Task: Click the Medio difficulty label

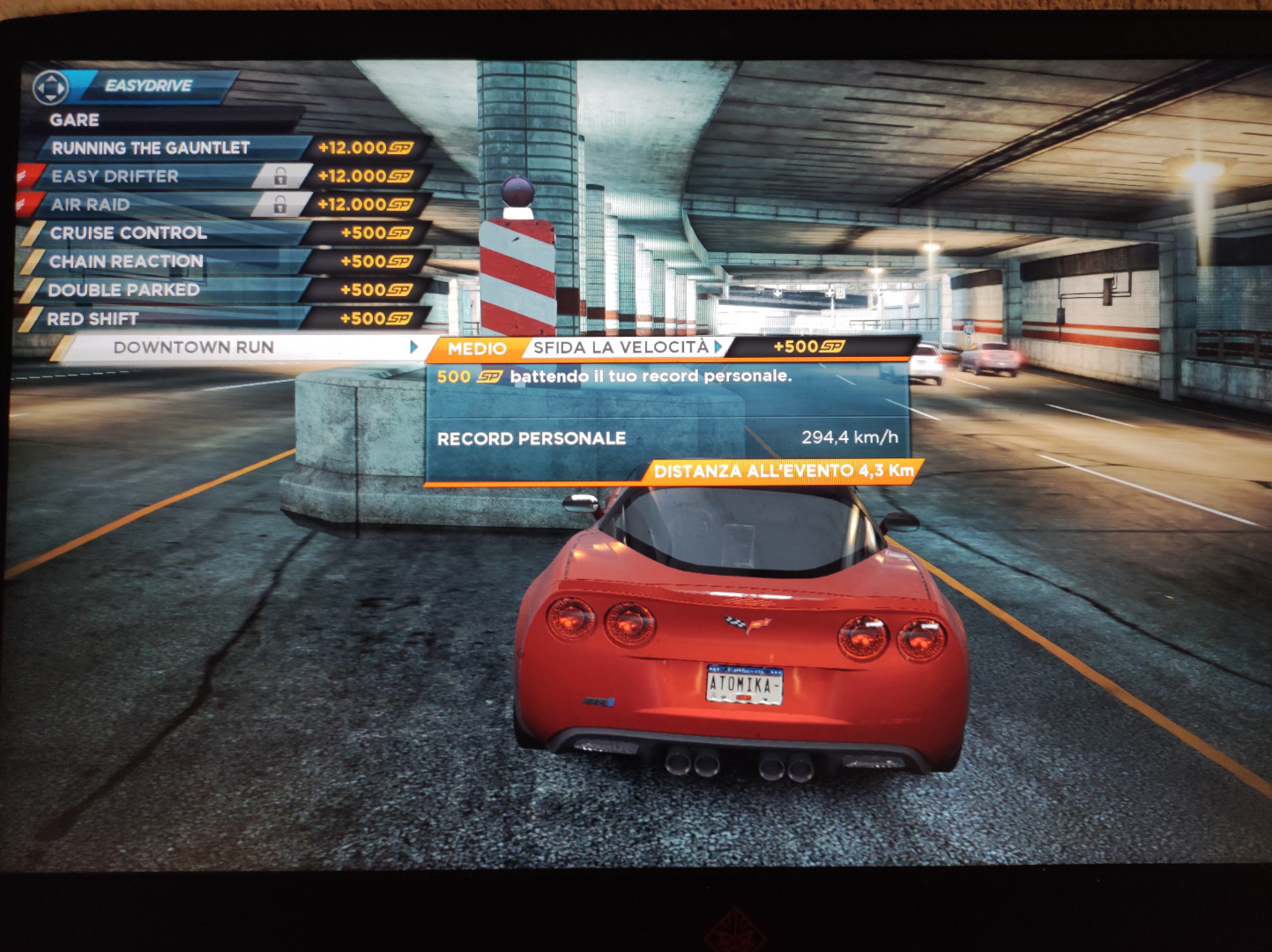Action: (x=477, y=349)
